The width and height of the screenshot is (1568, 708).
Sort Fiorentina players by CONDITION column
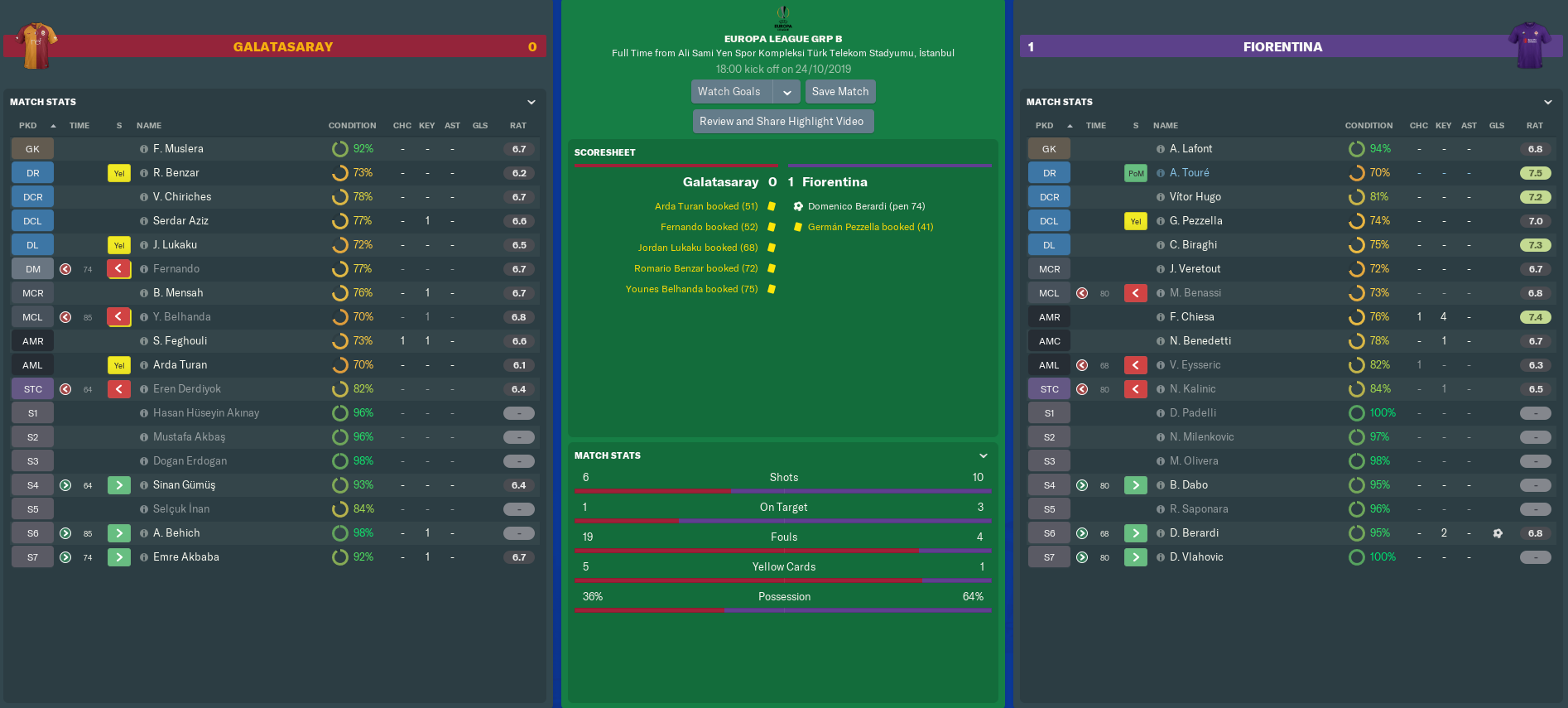click(x=1368, y=126)
